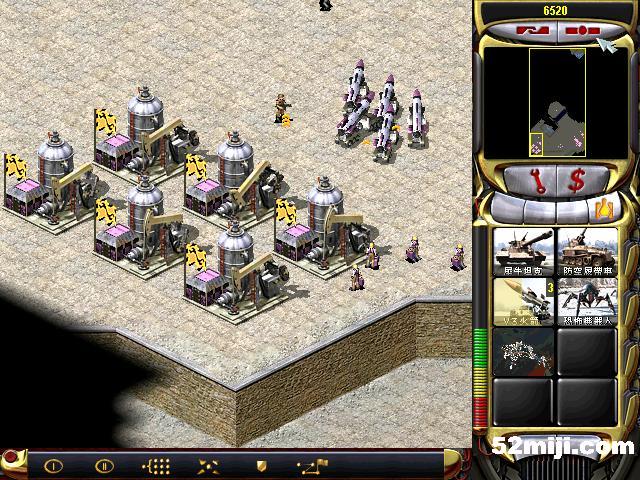Activate the sell dollar-sign button

576,182
